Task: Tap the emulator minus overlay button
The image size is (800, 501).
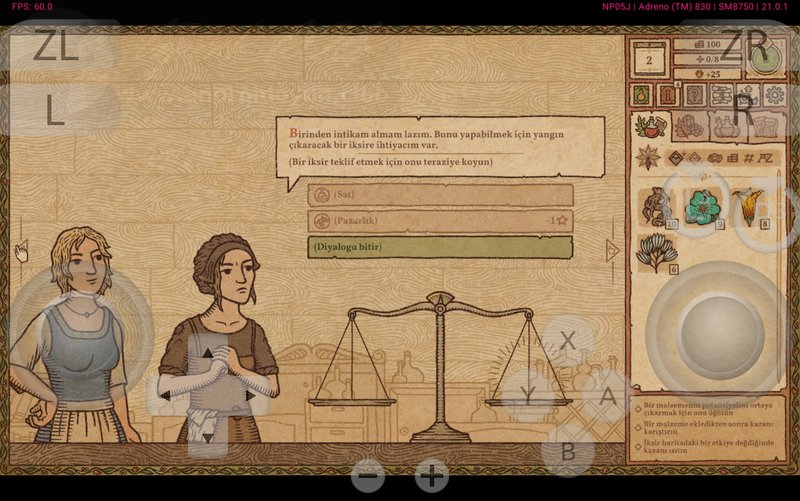Action: (x=367, y=476)
